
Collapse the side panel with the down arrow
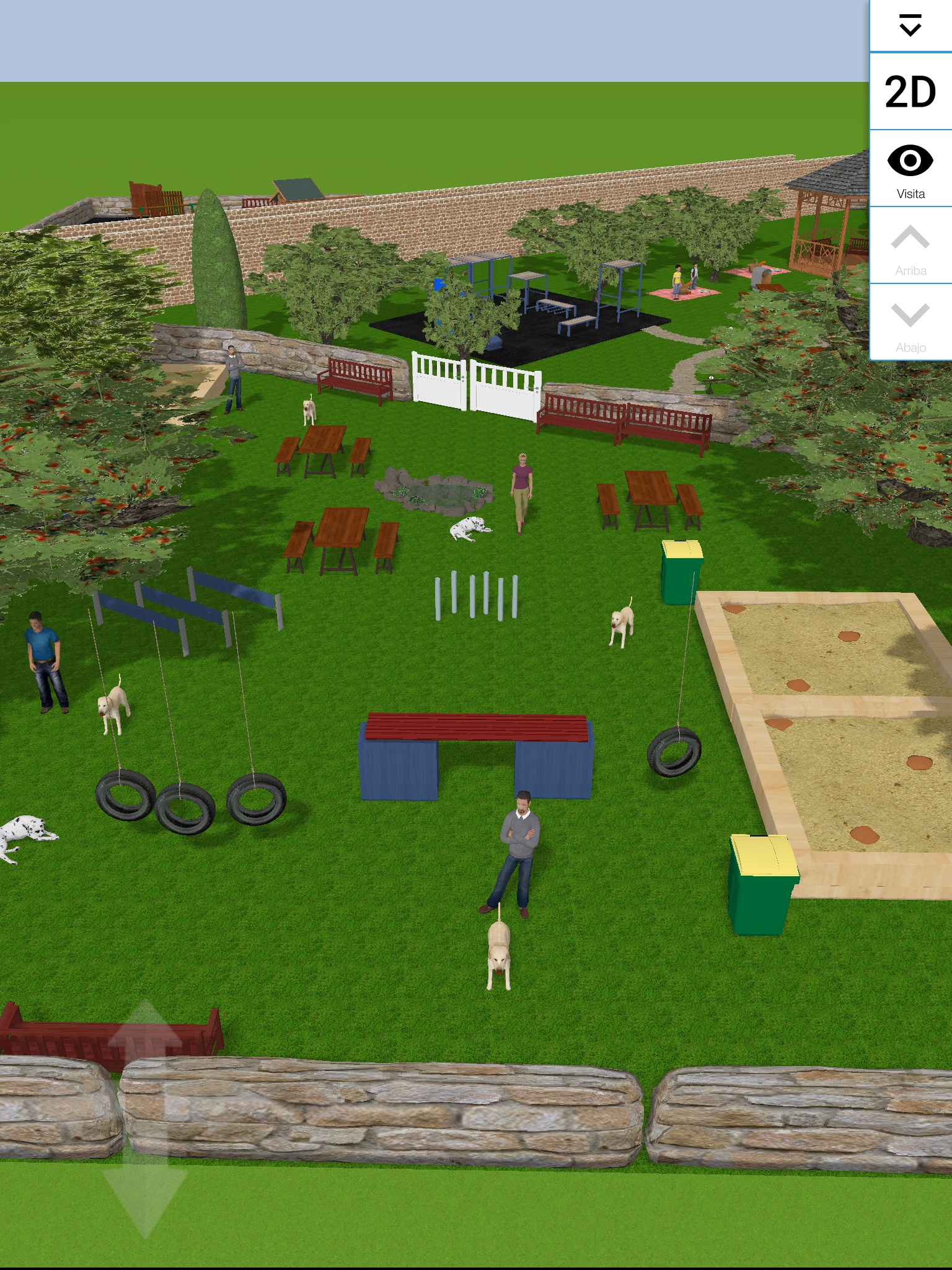[910, 26]
